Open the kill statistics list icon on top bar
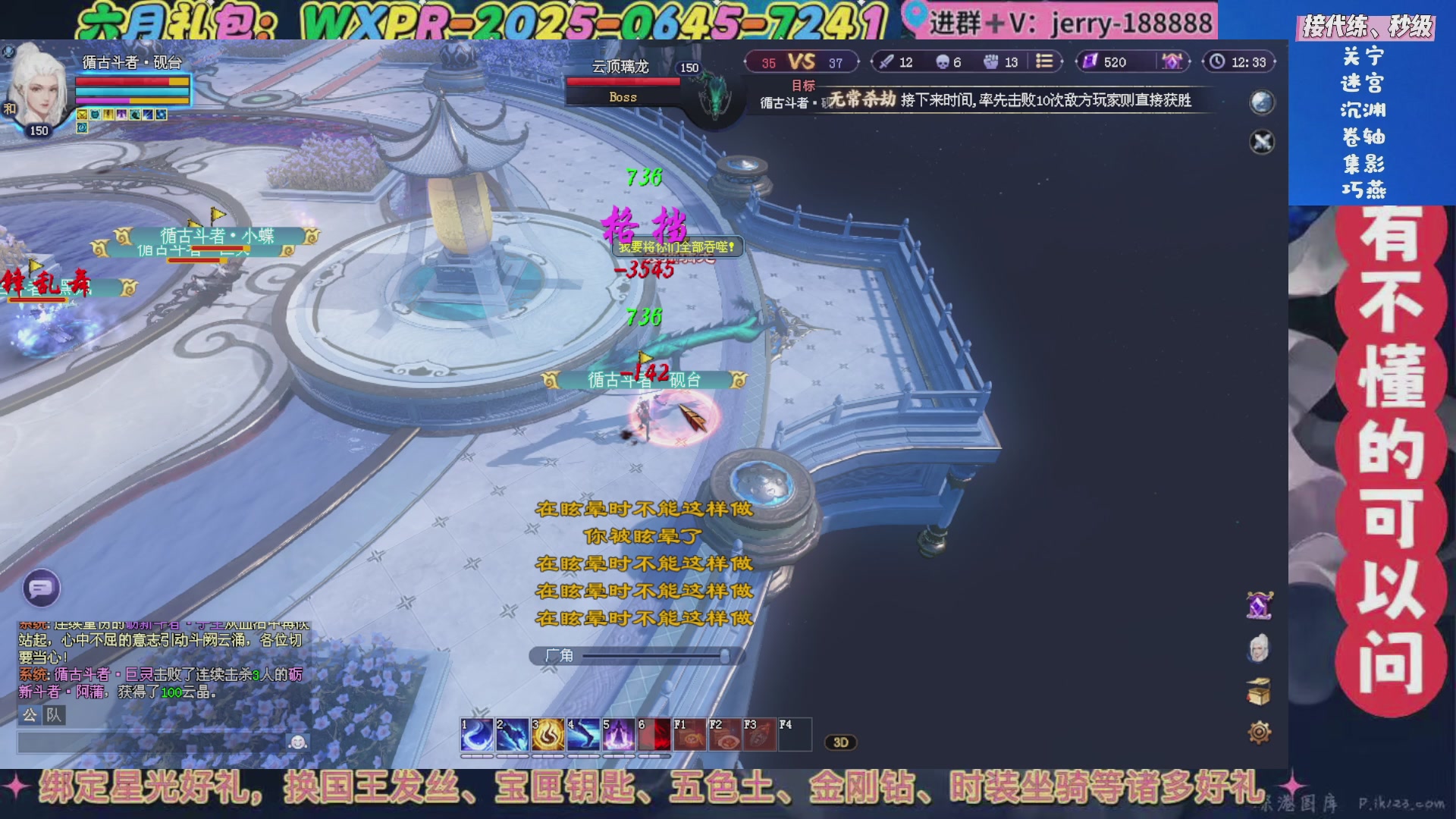Image resolution: width=1456 pixels, height=819 pixels. pos(1046,63)
